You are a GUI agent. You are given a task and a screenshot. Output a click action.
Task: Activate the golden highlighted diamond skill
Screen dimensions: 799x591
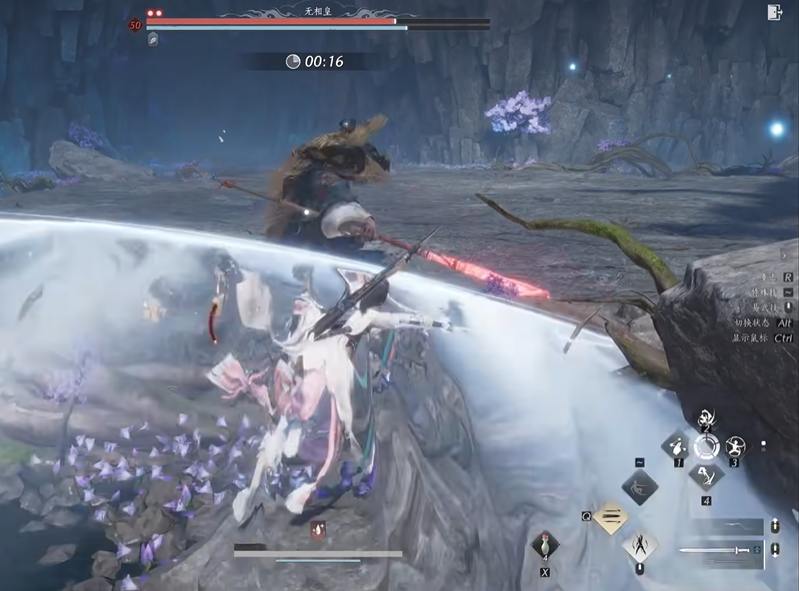tap(610, 517)
